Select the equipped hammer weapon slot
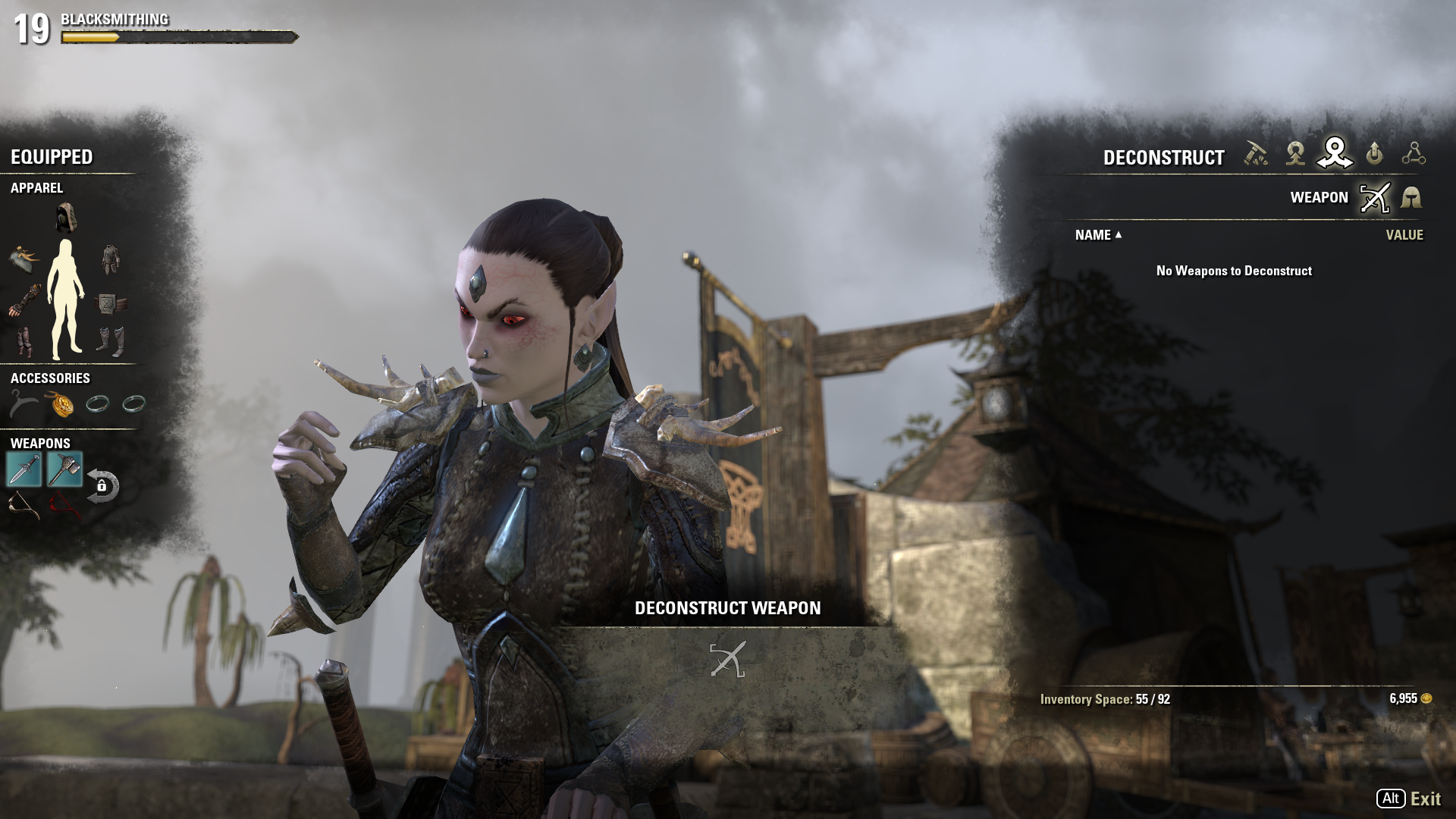Image resolution: width=1456 pixels, height=819 pixels. 64,469
